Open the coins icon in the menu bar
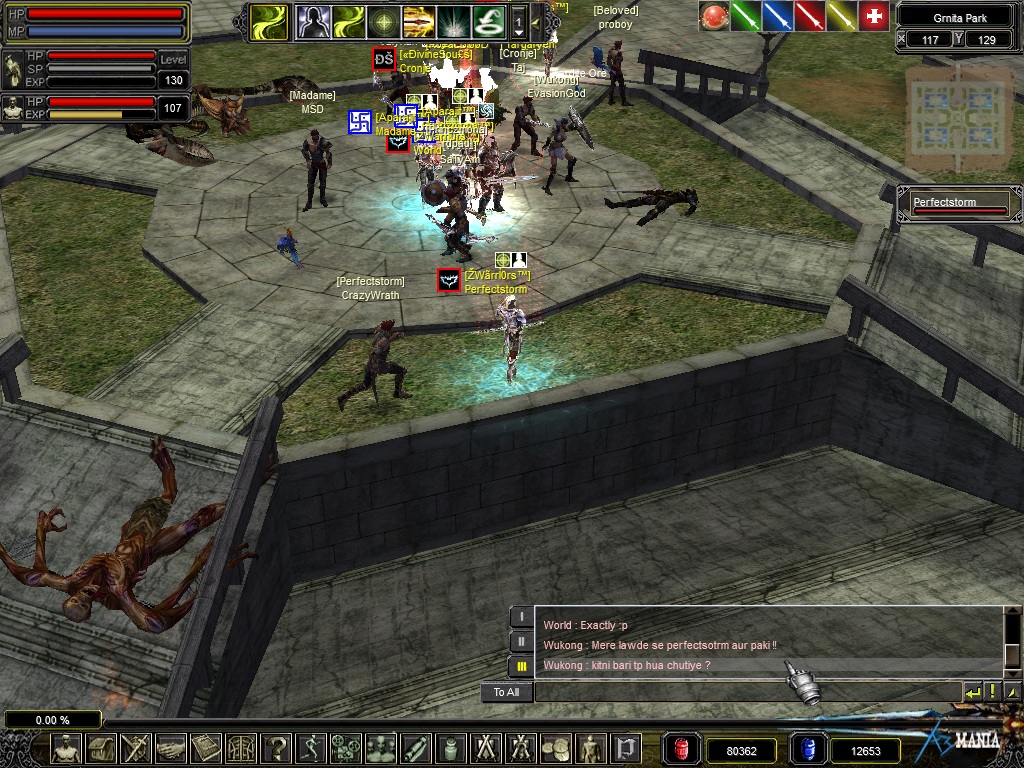1024x768 pixels. (x=555, y=747)
